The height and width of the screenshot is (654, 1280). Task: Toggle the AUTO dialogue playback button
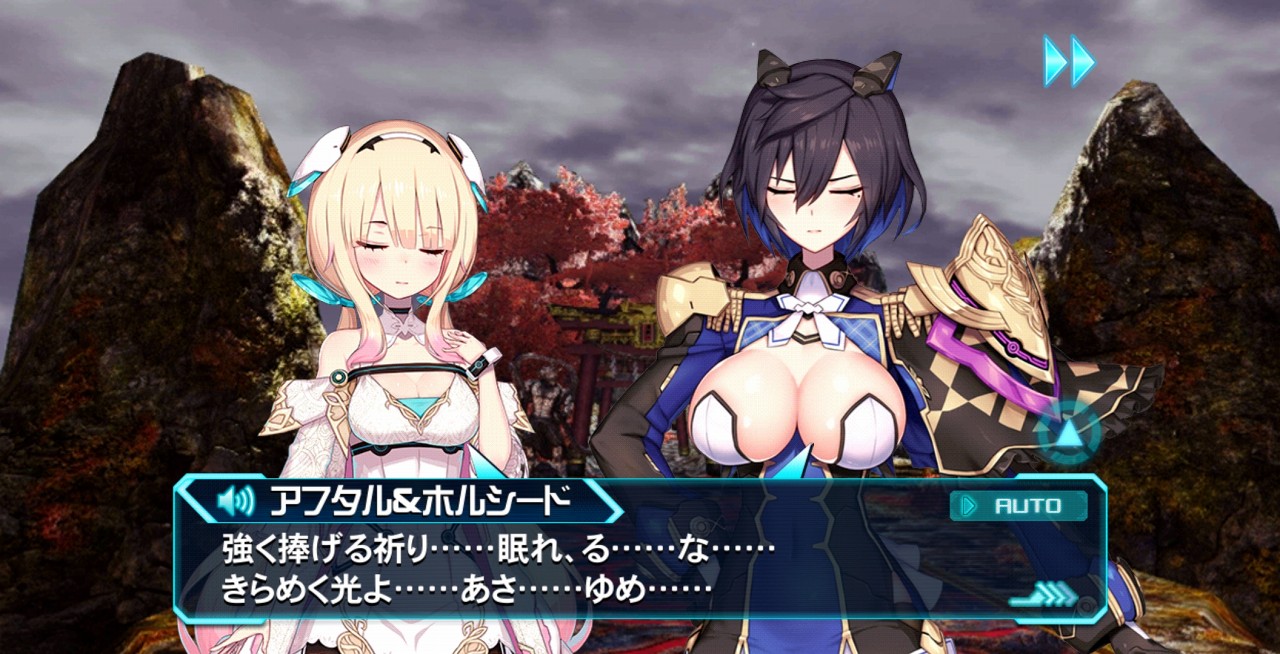(1018, 506)
